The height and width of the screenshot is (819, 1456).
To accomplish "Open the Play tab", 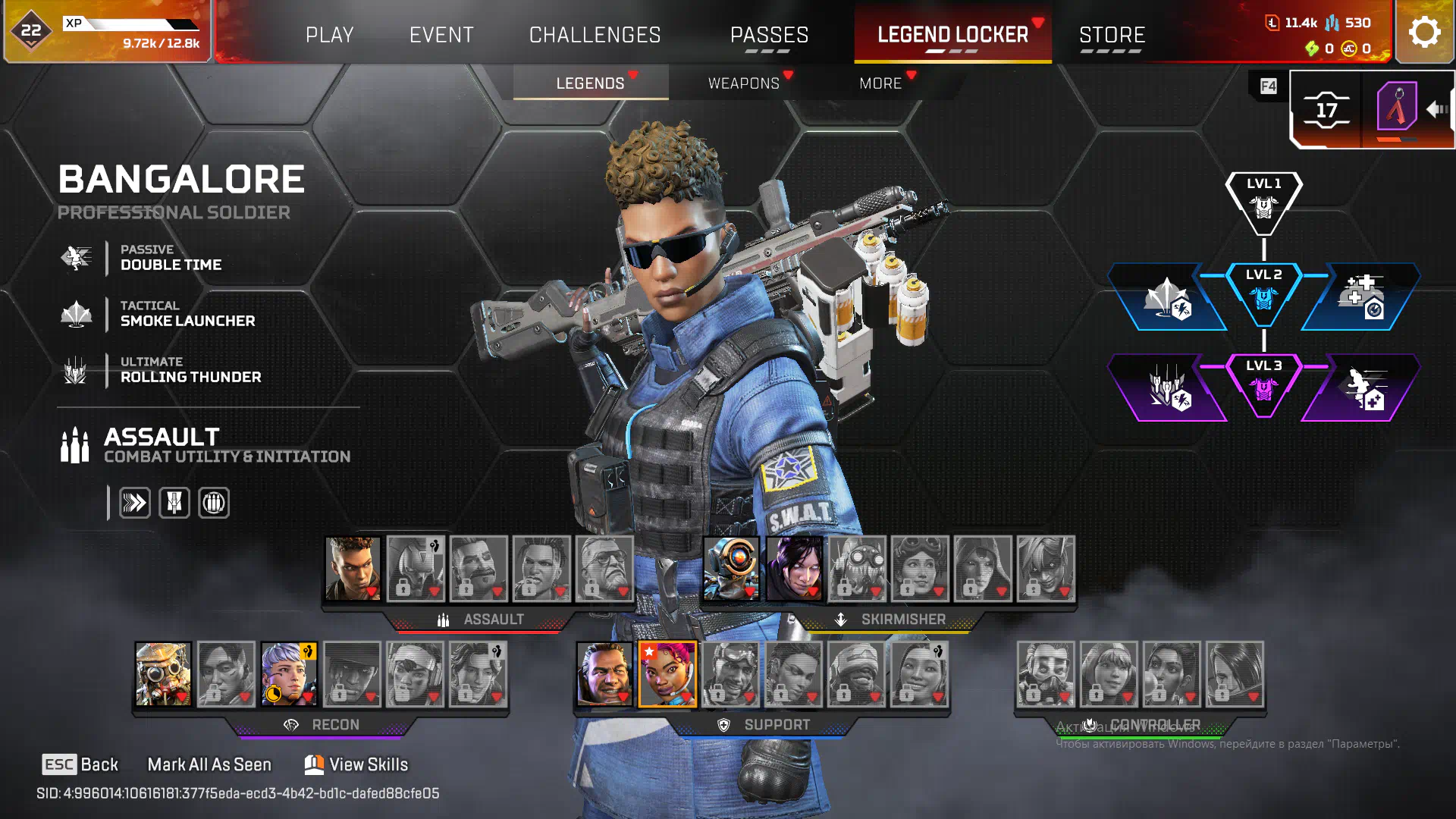I will 329,35.
